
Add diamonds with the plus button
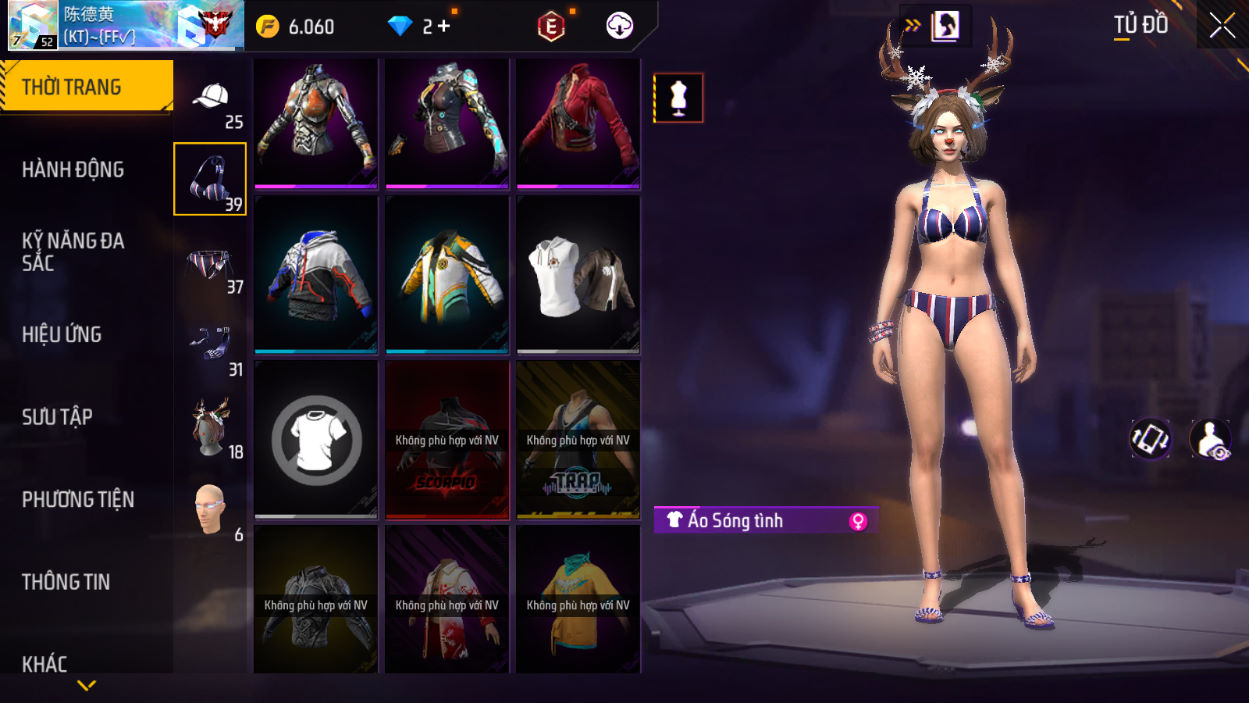(444, 27)
